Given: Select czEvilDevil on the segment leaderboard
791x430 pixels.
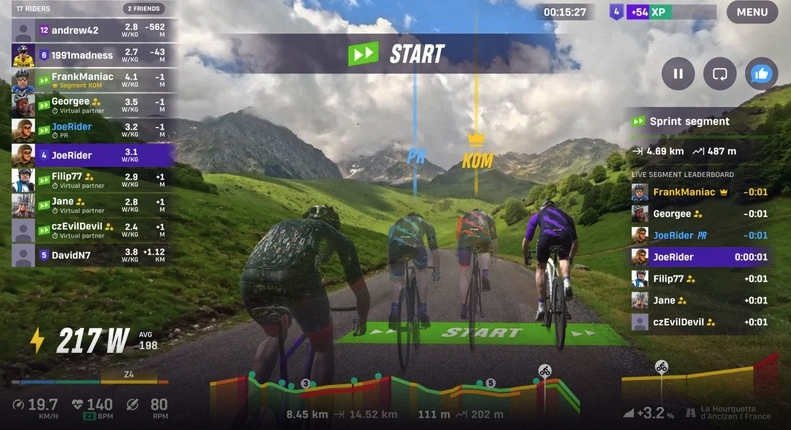Looking at the screenshot, I should [700, 322].
